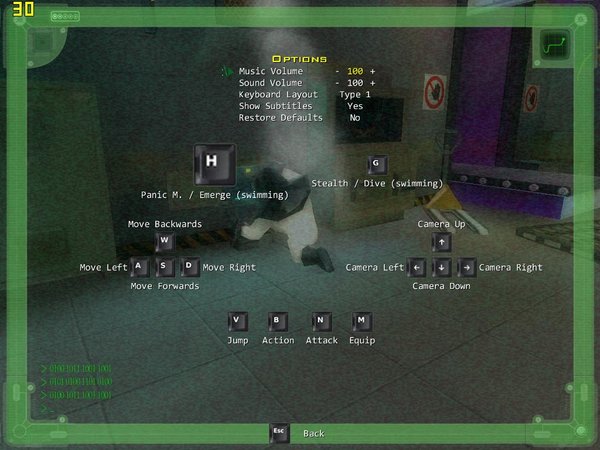Choose the Restore Defaults option

pyautogui.click(x=281, y=117)
